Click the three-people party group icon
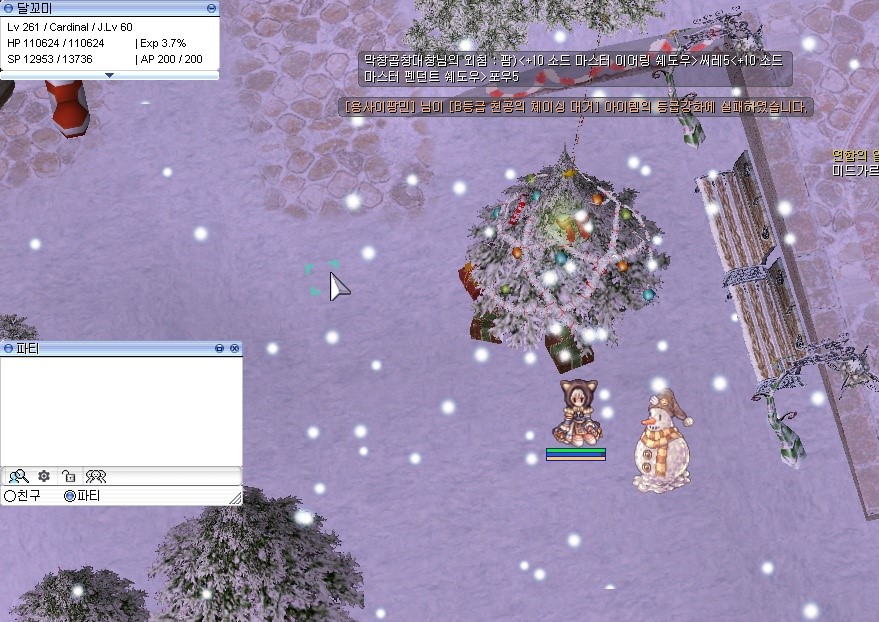879x622 pixels. click(x=96, y=476)
